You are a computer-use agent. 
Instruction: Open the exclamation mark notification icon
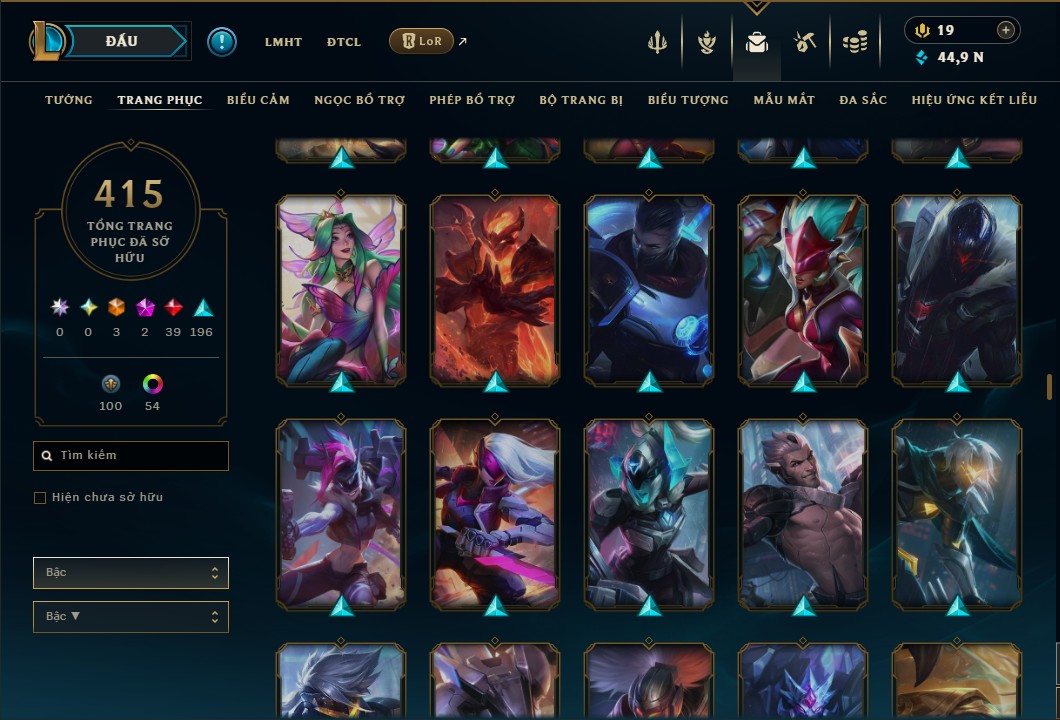click(222, 41)
